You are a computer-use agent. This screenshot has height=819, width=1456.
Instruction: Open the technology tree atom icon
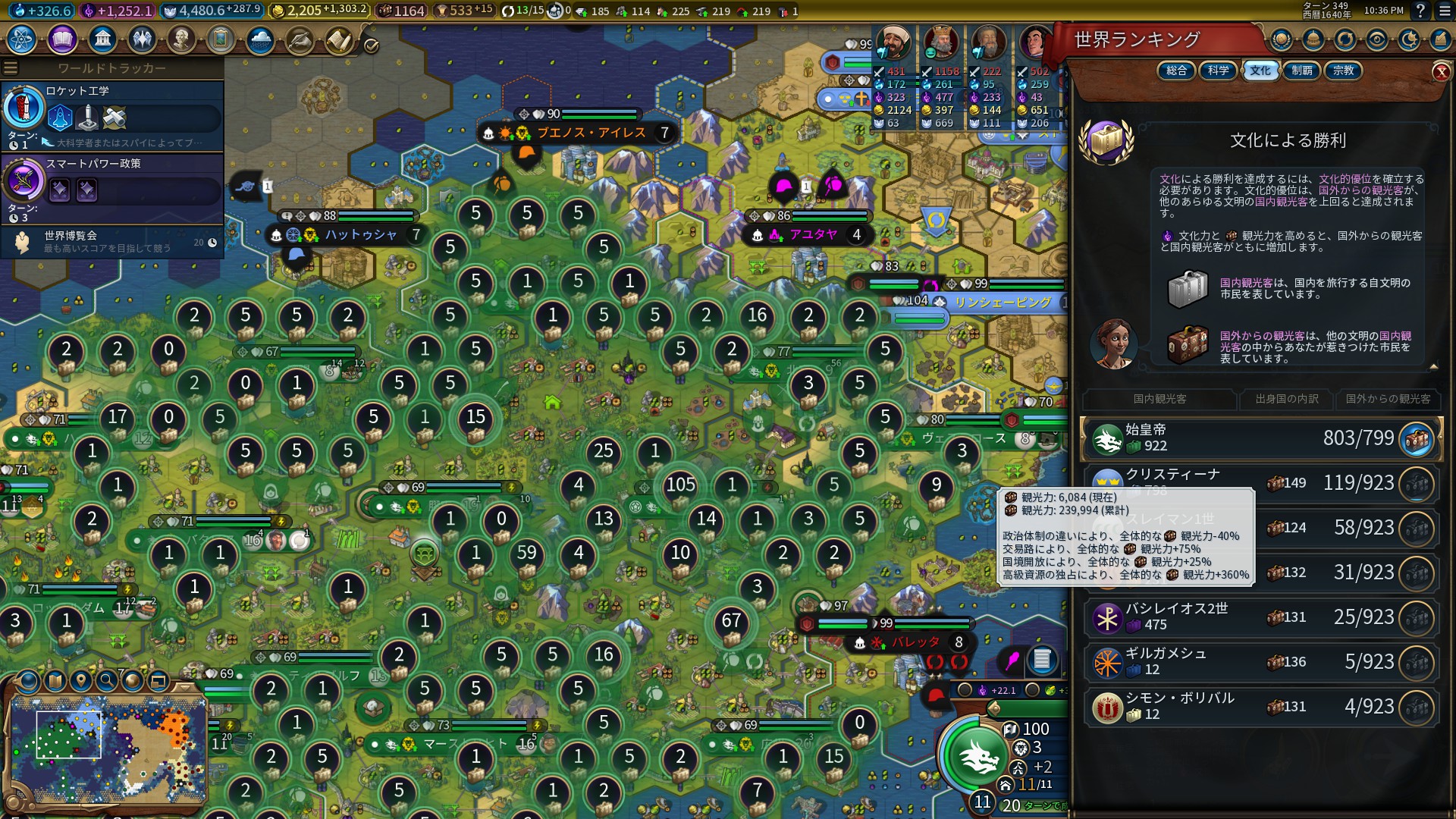point(22,39)
